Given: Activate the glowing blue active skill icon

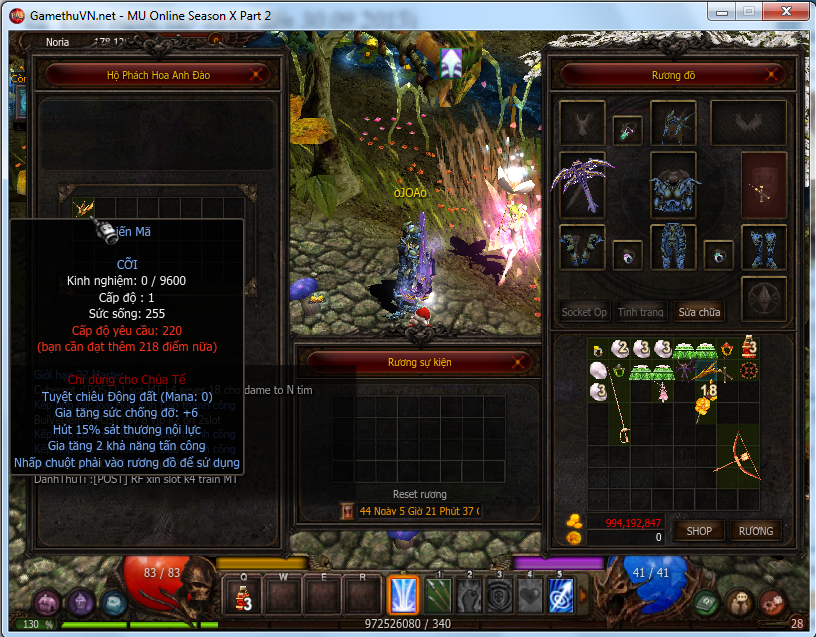Looking at the screenshot, I should click(403, 597).
